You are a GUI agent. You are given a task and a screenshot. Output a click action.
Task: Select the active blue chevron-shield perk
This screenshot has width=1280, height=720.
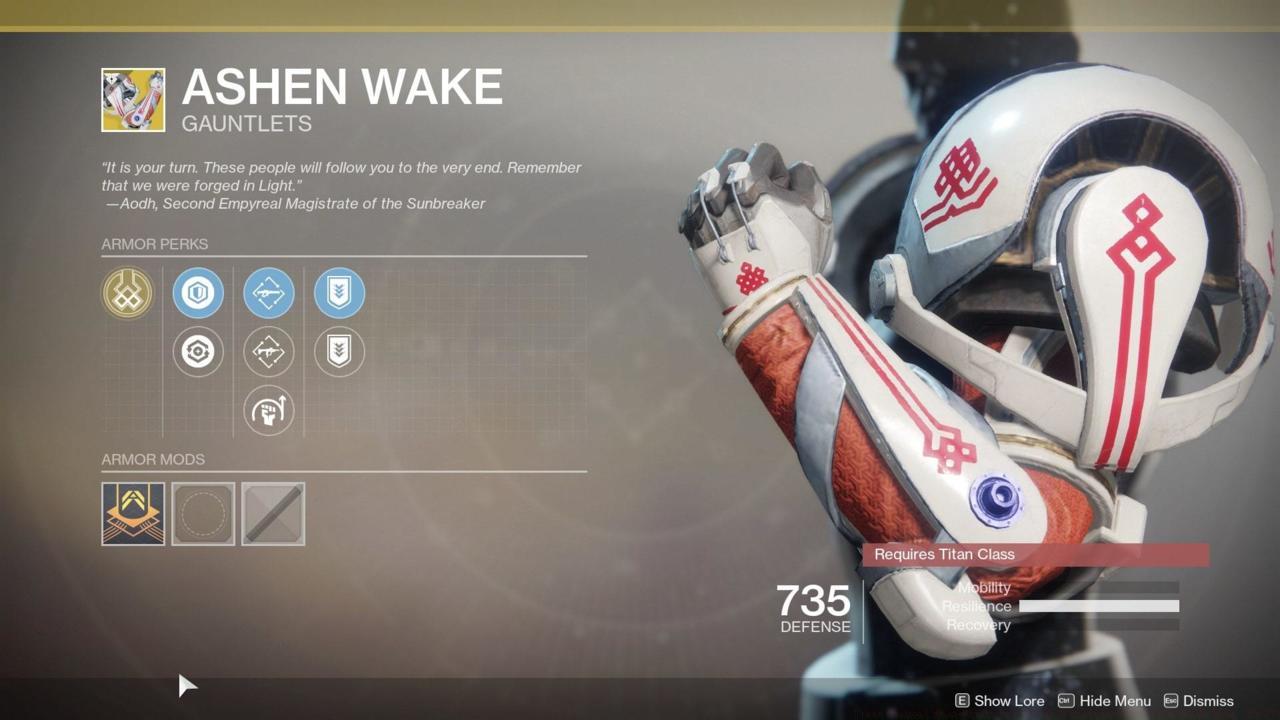pyautogui.click(x=339, y=293)
